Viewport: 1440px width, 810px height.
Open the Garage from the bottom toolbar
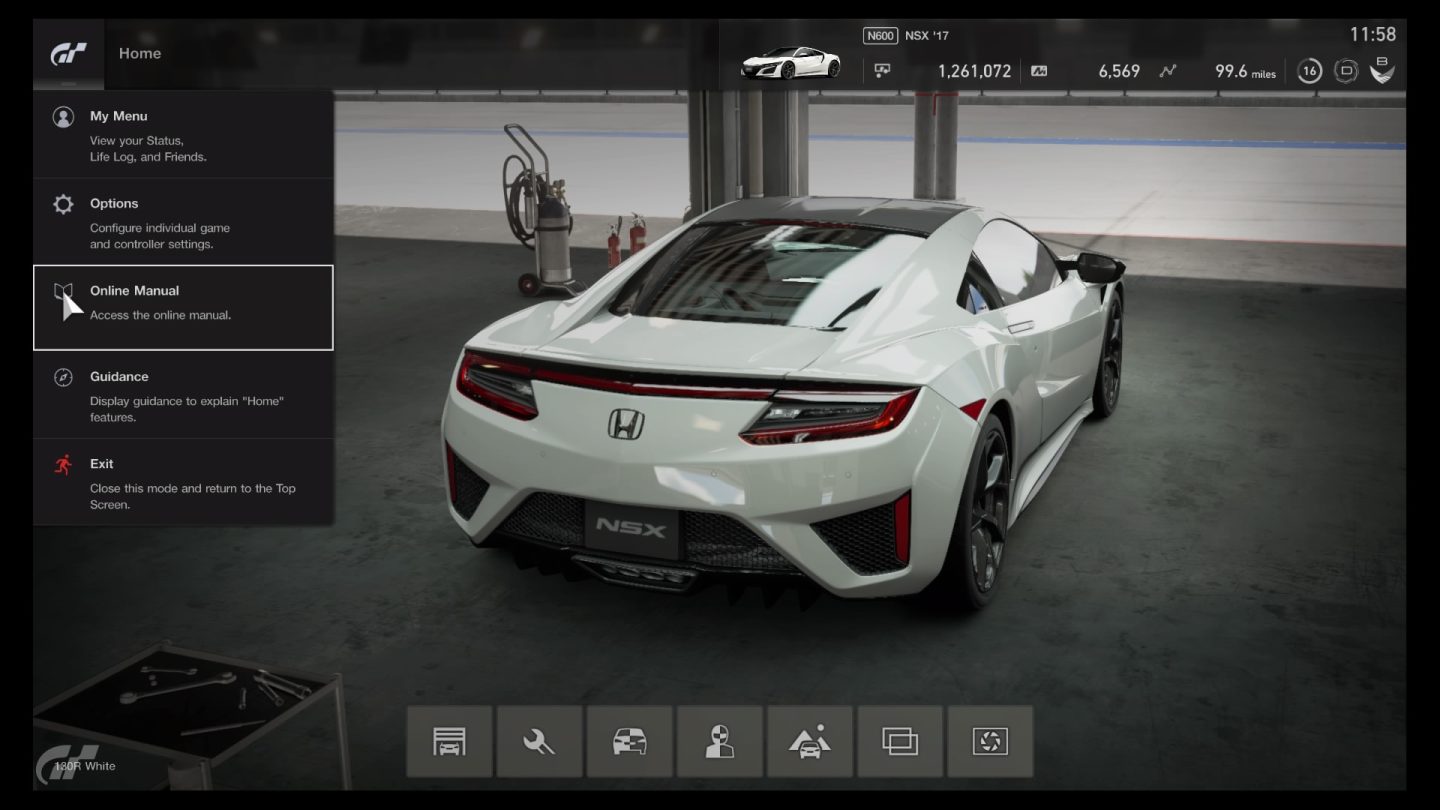[x=449, y=741]
